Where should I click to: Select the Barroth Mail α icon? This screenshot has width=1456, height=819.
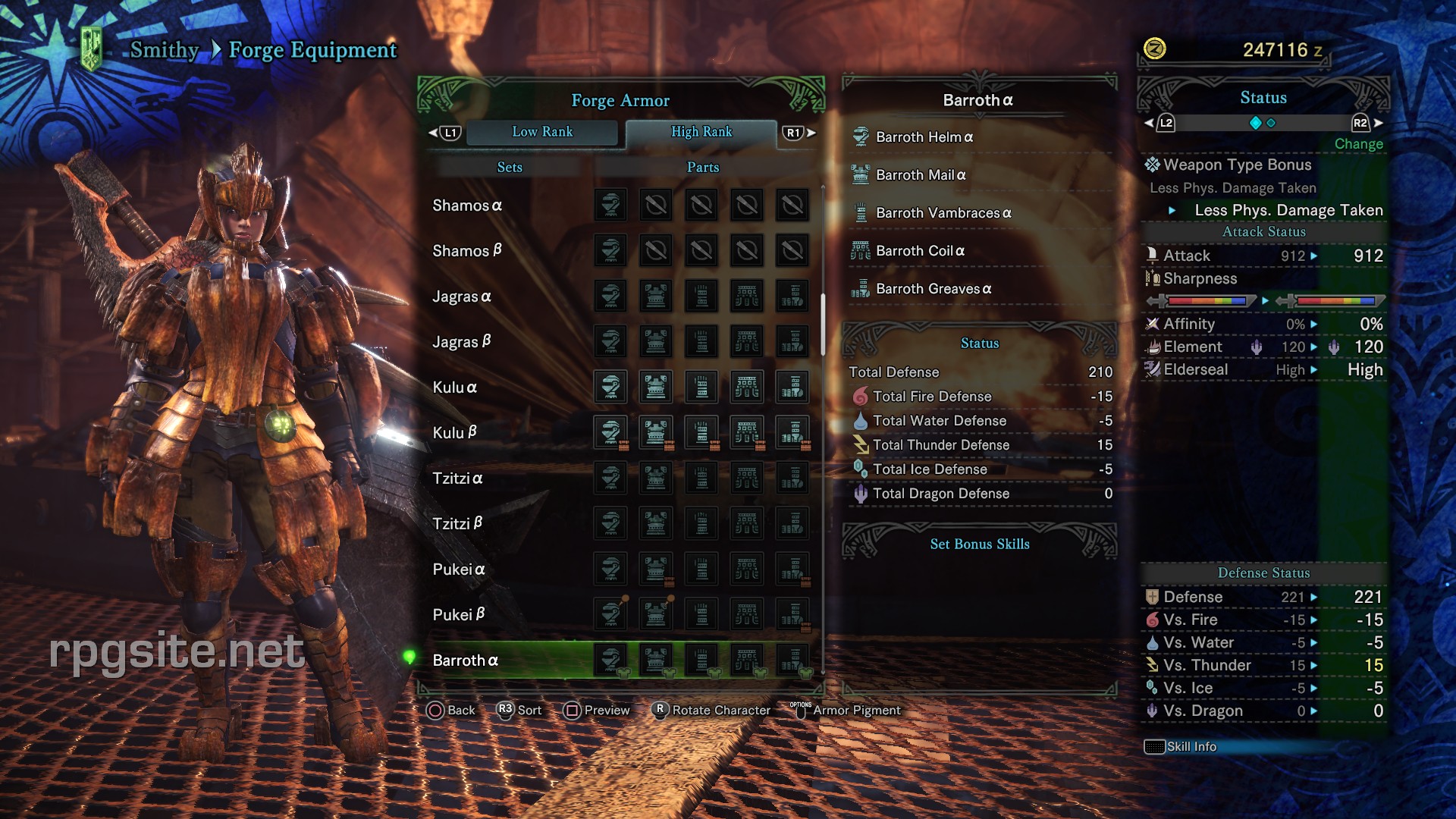pyautogui.click(x=861, y=175)
